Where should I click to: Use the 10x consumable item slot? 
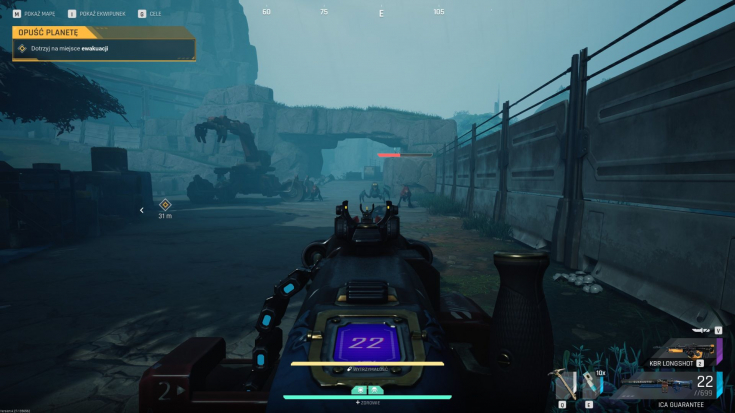point(588,387)
